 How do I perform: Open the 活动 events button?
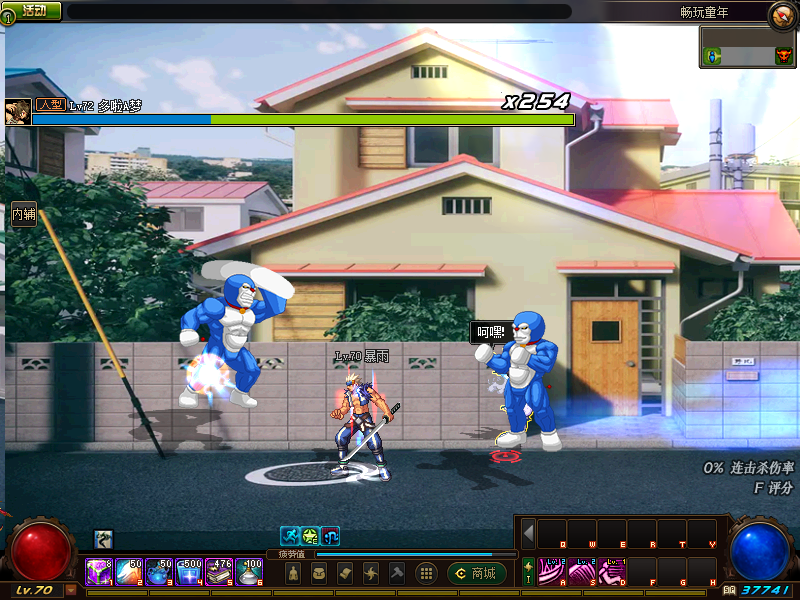(x=33, y=10)
